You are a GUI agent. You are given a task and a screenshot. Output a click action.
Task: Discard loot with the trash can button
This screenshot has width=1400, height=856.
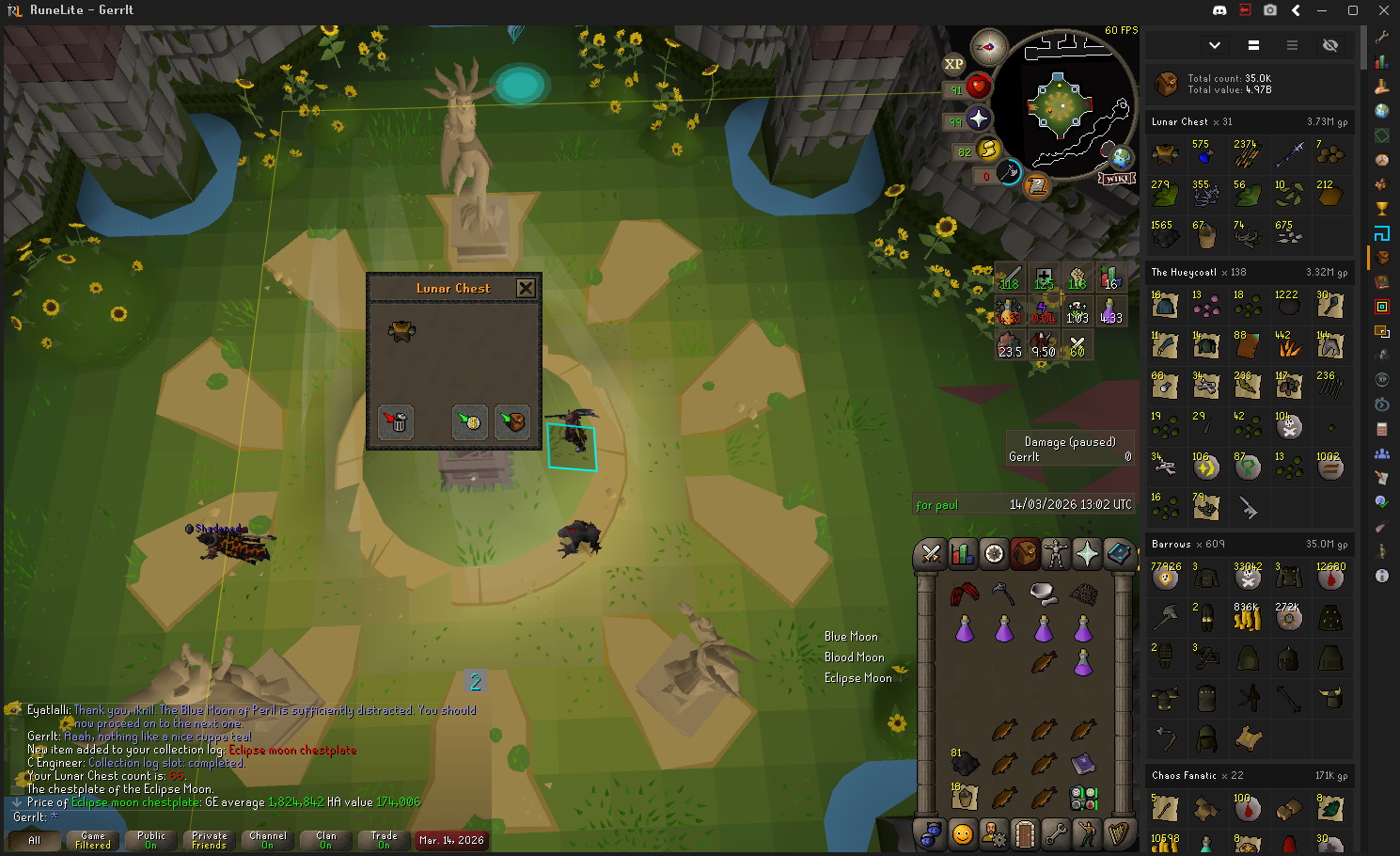(396, 421)
